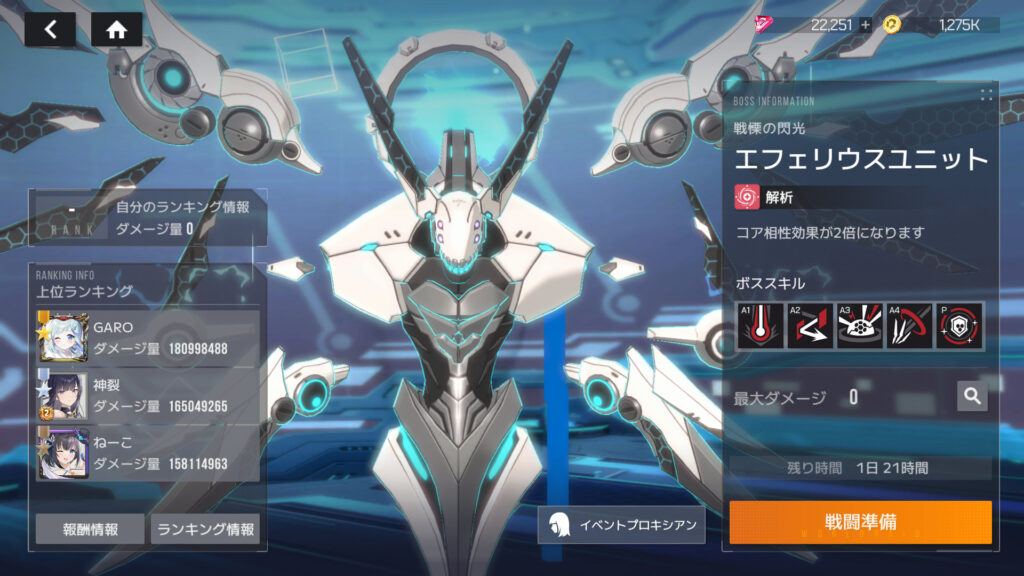Open 報酬情報 reward info
Image resolution: width=1024 pixels, height=576 pixels.
pyautogui.click(x=90, y=530)
